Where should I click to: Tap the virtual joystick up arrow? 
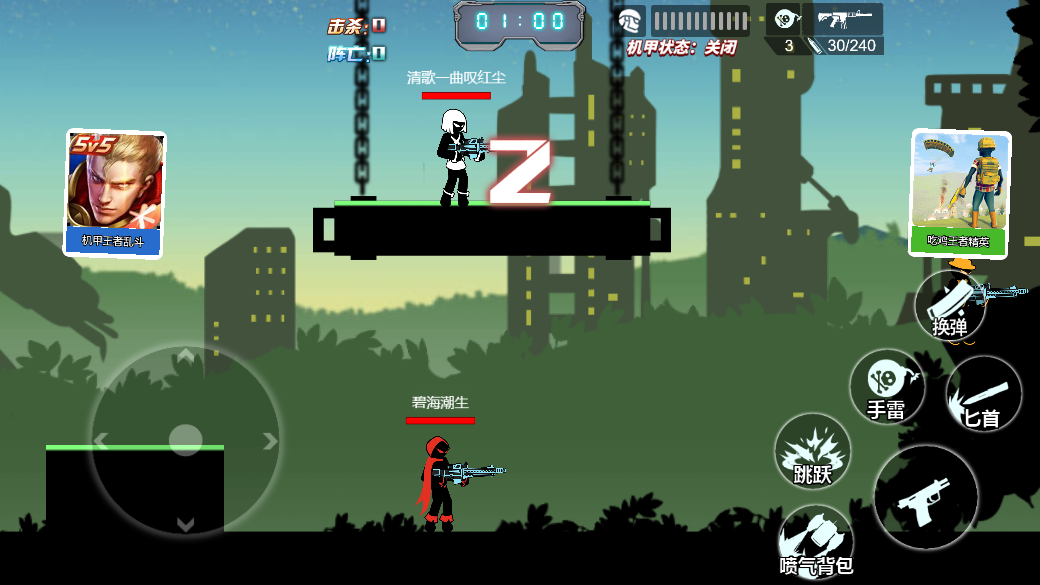(185, 357)
